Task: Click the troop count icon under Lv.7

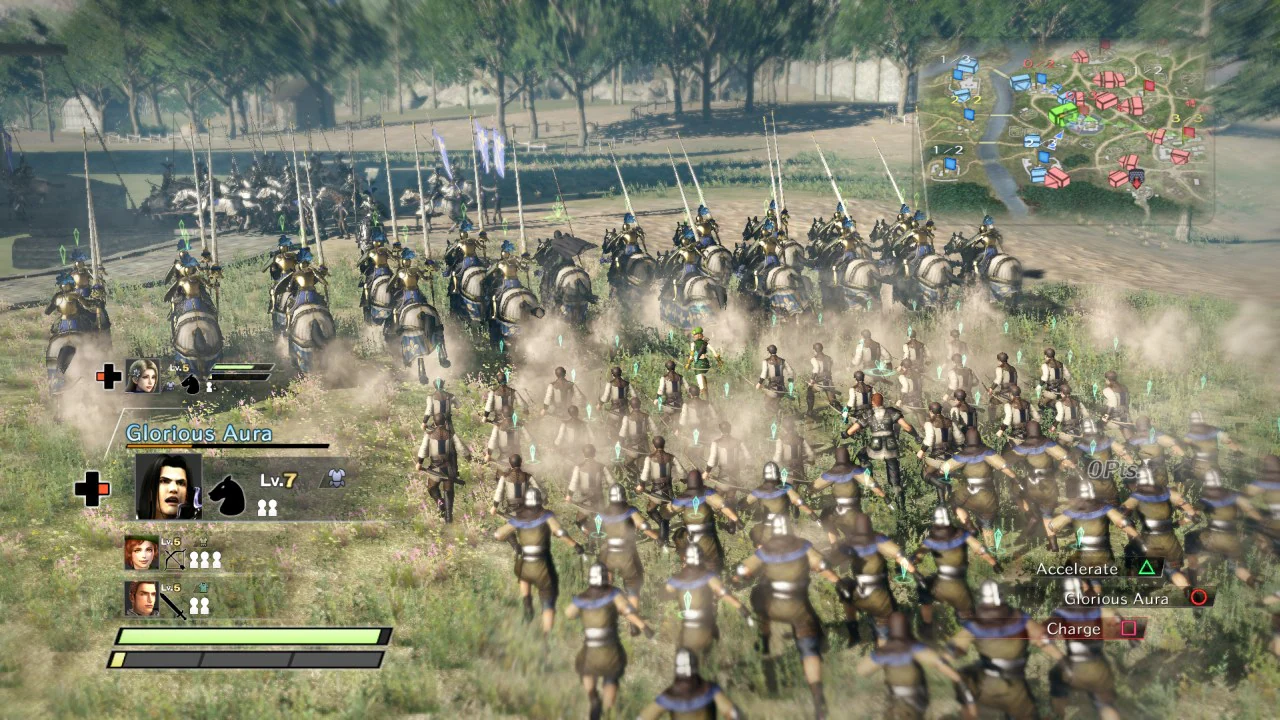Action: pyautogui.click(x=269, y=508)
